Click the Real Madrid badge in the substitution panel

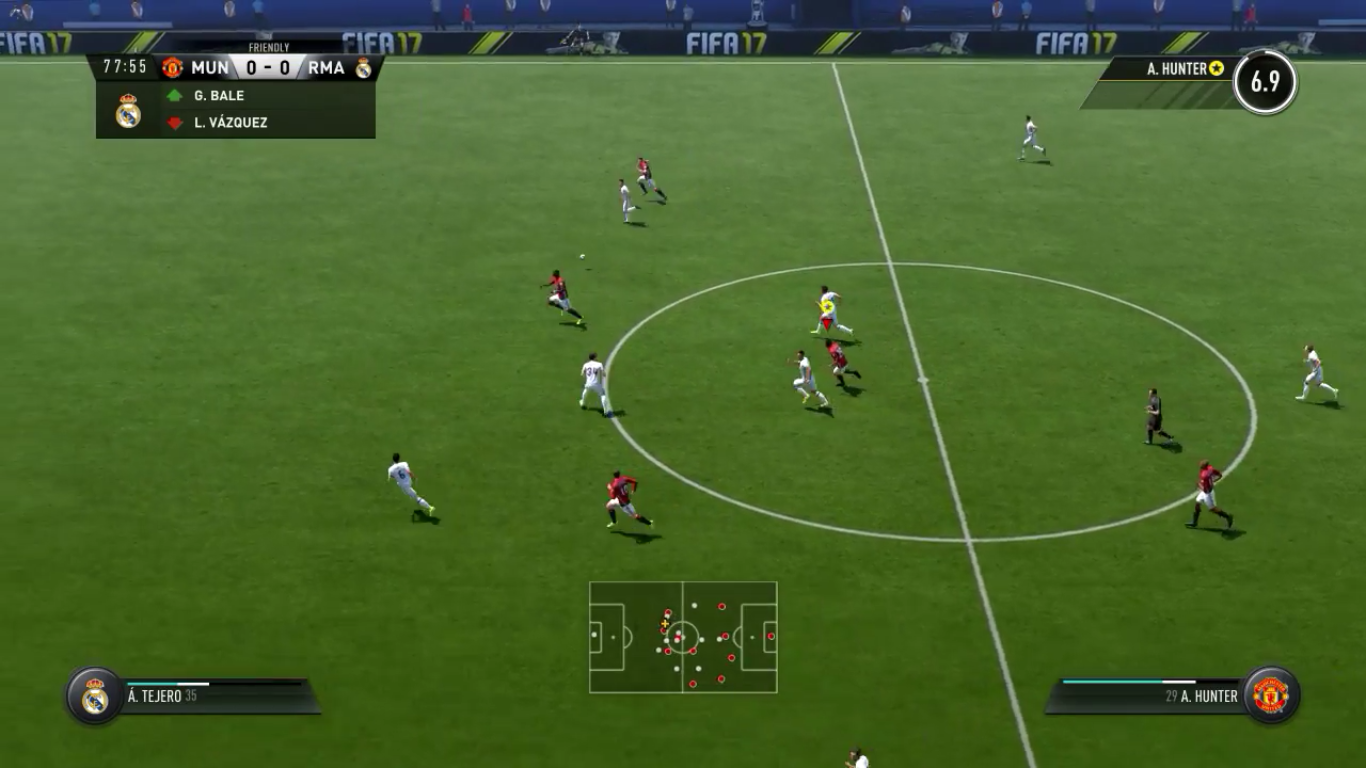click(128, 110)
